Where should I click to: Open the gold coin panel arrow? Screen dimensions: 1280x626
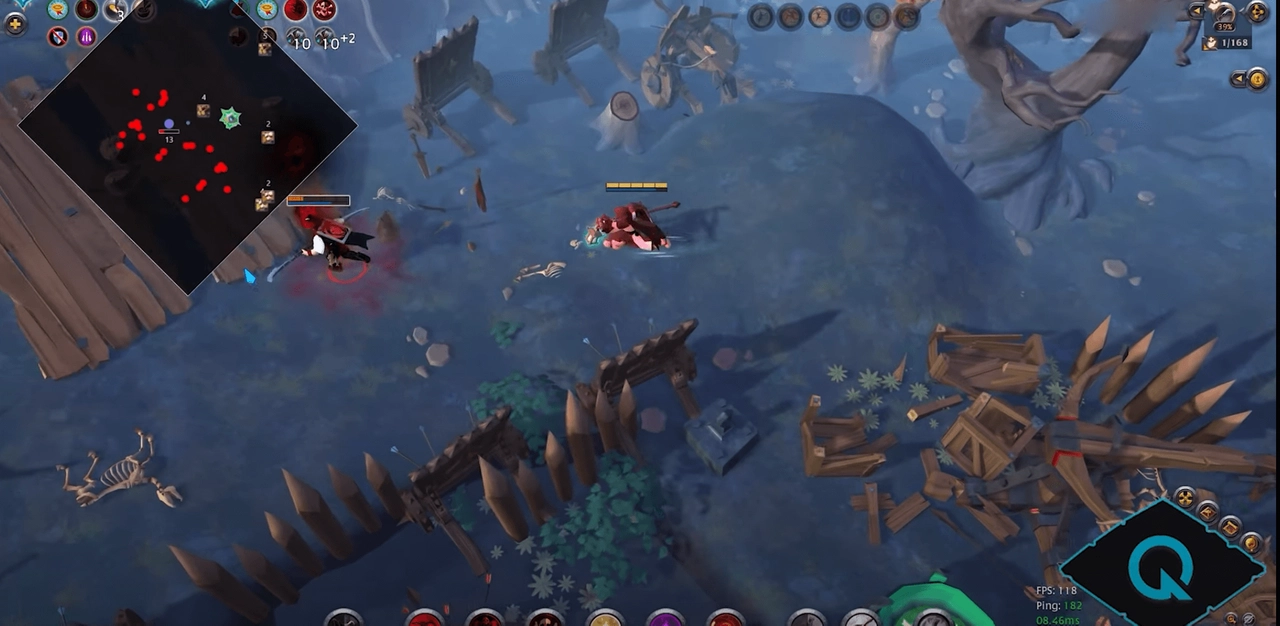pos(1239,79)
